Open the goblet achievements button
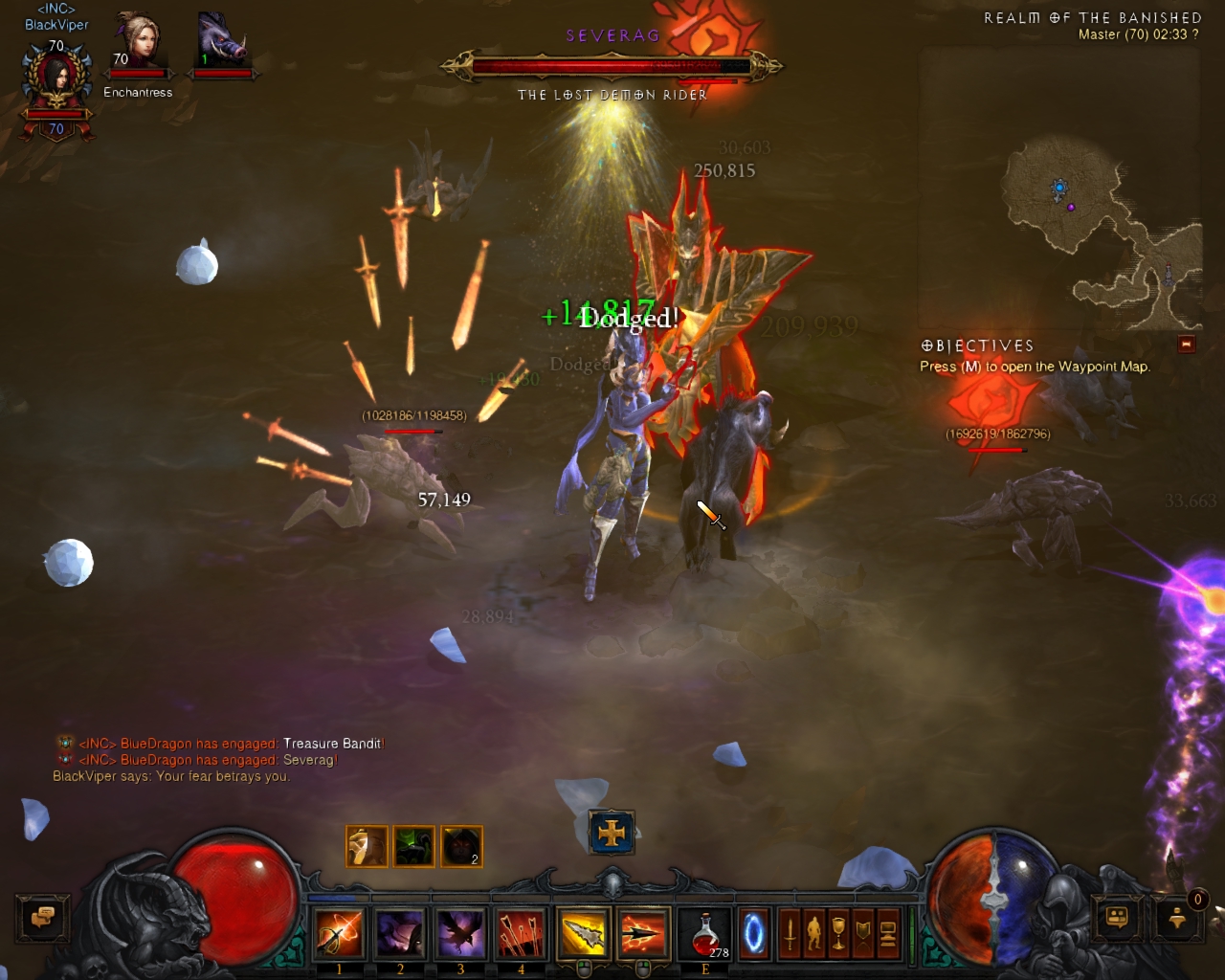This screenshot has width=1225, height=980. [x=838, y=933]
